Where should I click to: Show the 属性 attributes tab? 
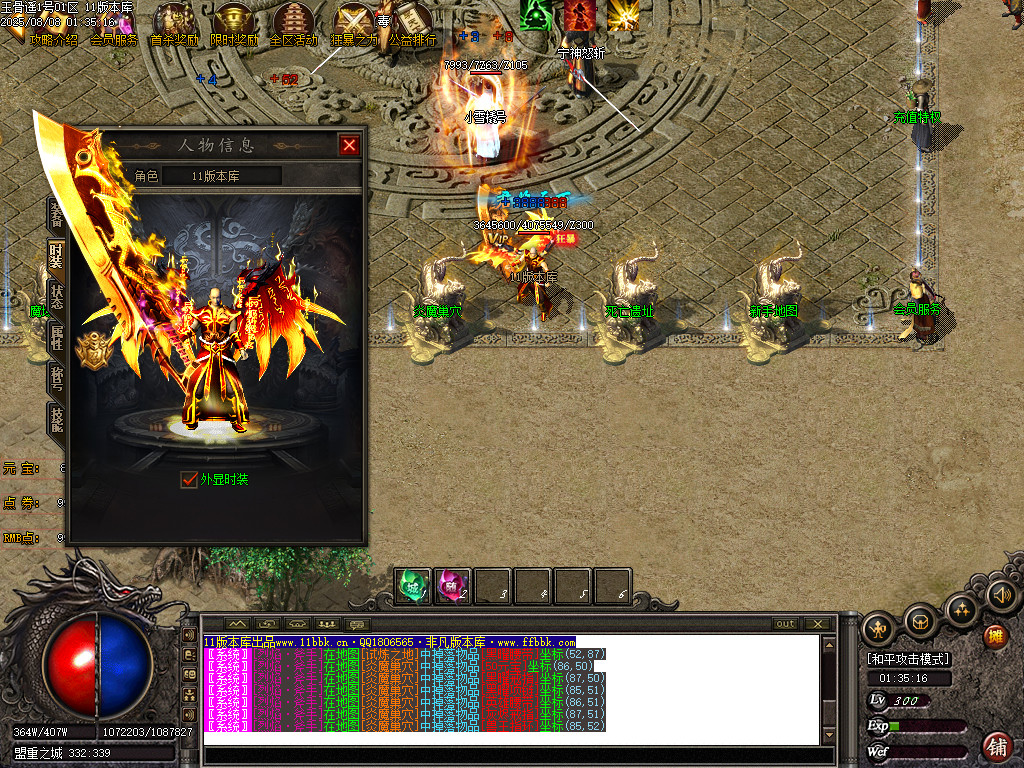pos(56,337)
